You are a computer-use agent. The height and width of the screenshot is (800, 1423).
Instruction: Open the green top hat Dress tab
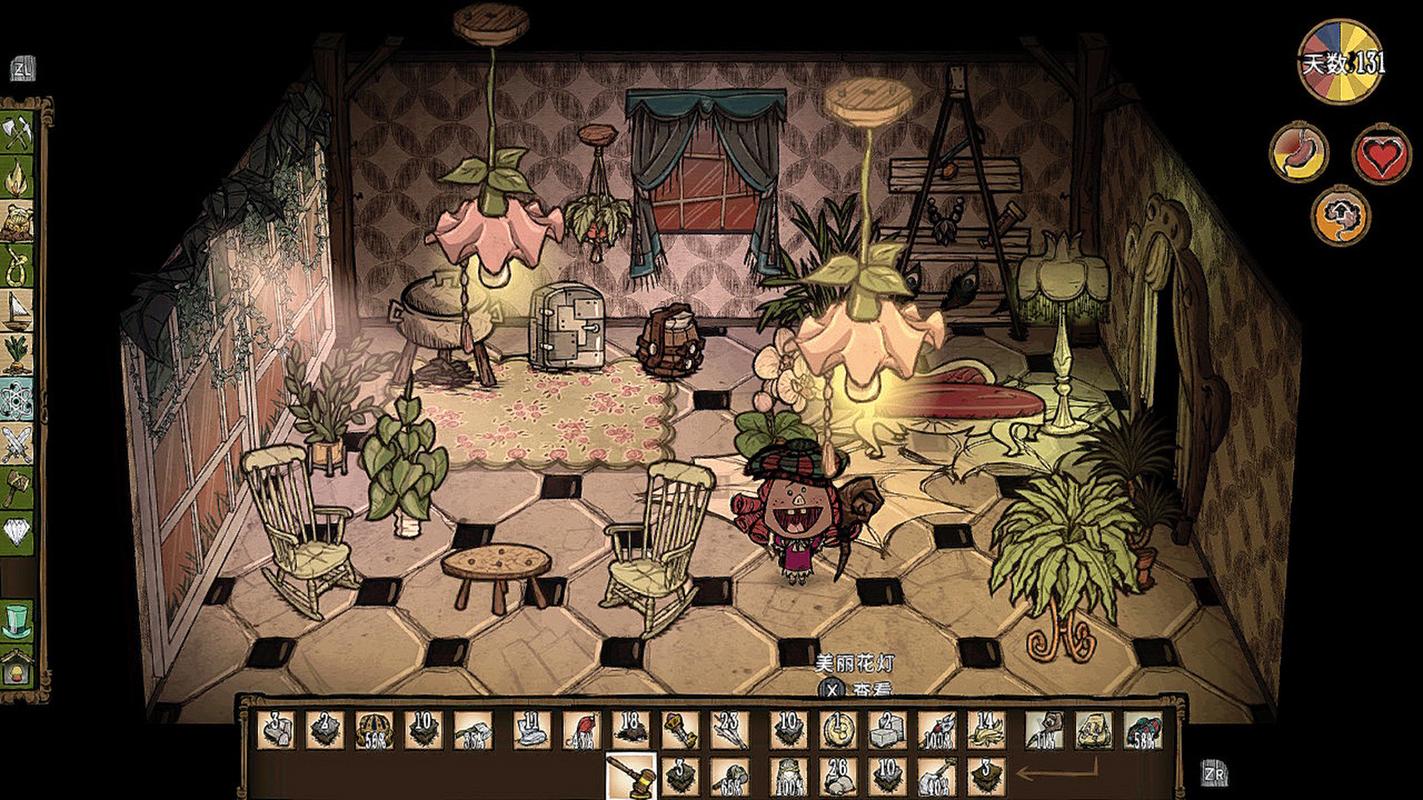click(17, 620)
